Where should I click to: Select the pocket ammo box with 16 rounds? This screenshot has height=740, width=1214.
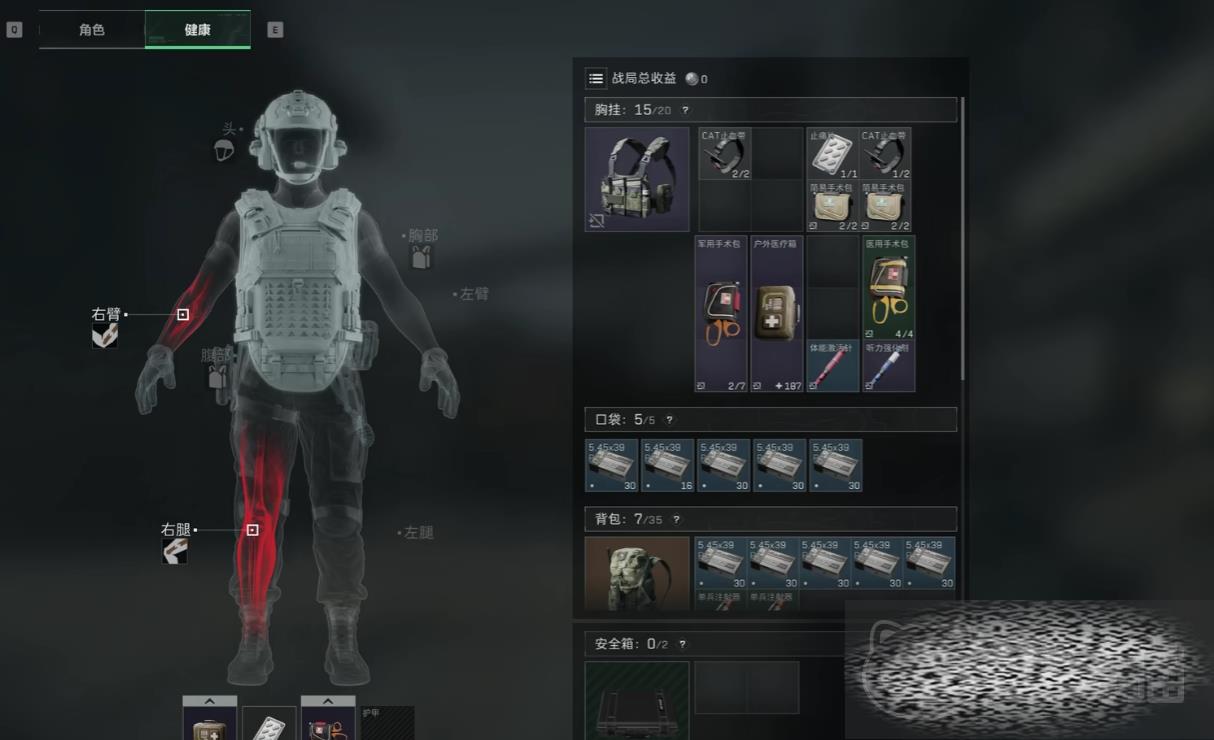click(668, 466)
